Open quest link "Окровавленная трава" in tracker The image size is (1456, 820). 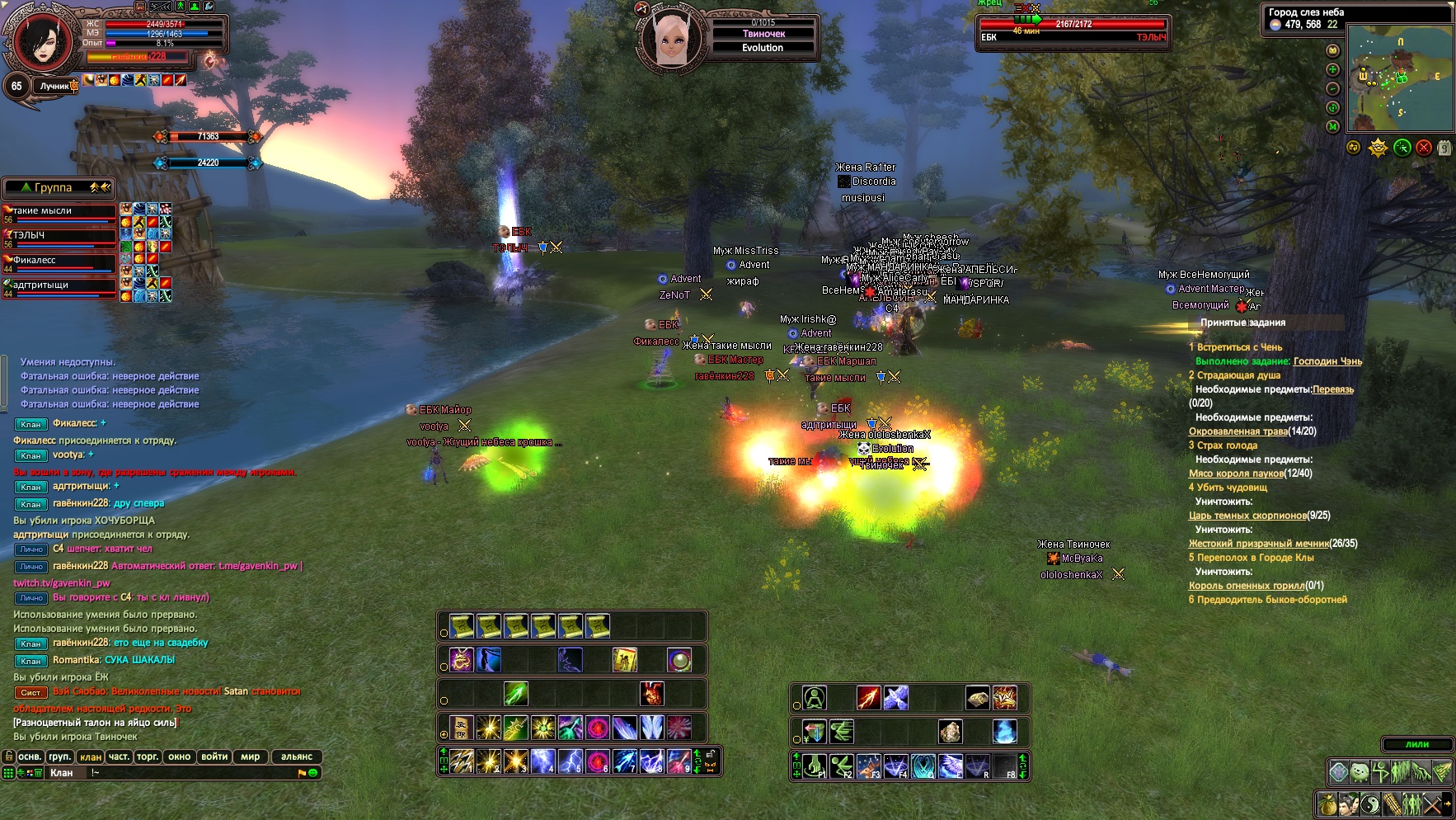click(x=1238, y=431)
